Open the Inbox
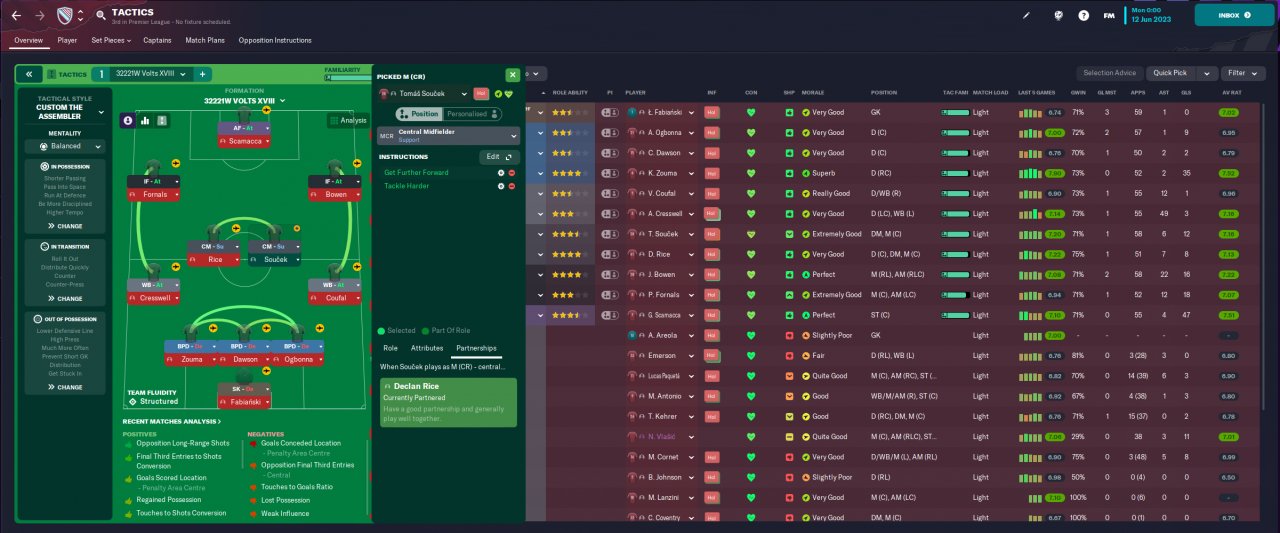Image resolution: width=1280 pixels, height=533 pixels. coord(1233,15)
